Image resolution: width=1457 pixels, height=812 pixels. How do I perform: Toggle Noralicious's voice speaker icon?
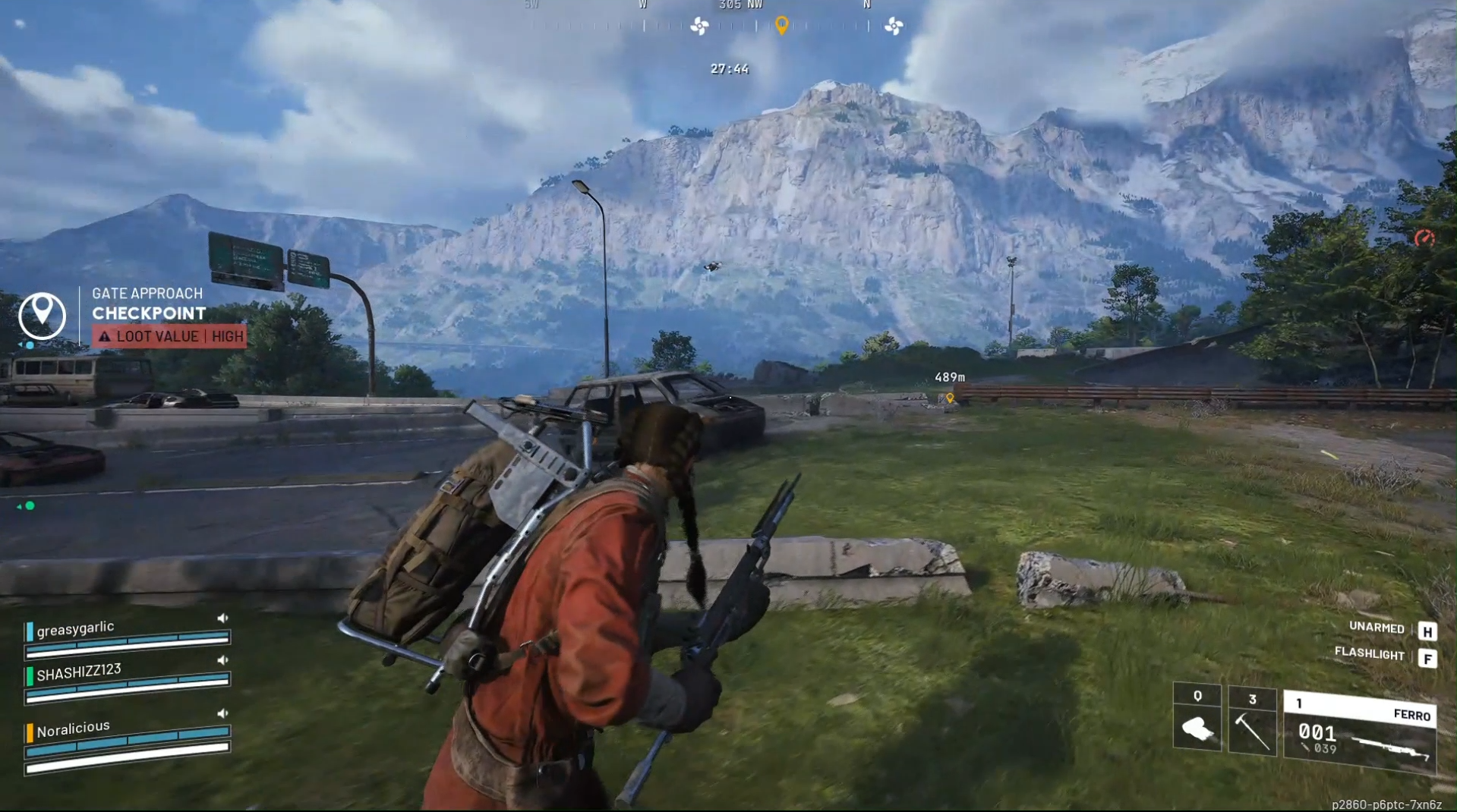click(x=222, y=713)
